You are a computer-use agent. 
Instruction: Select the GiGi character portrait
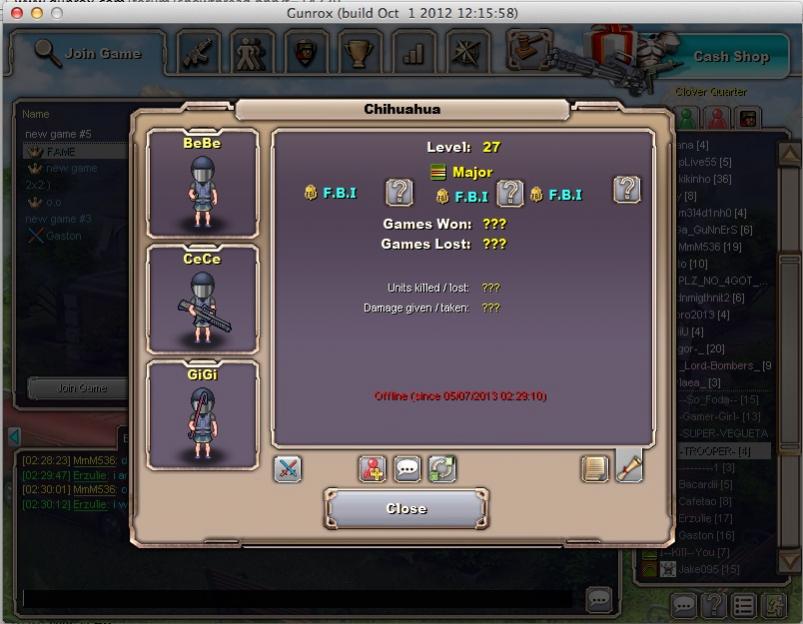tap(203, 414)
